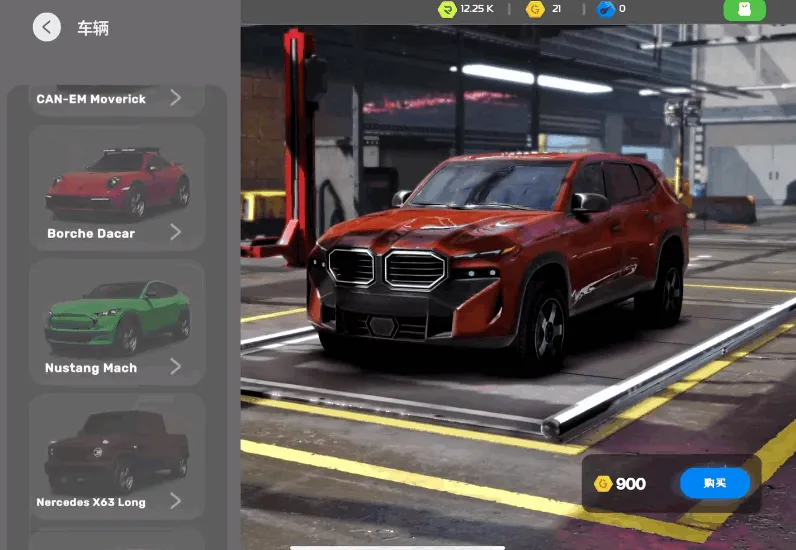This screenshot has width=796, height=550.
Task: Choose the Borche Dacar car card
Action: pos(116,188)
